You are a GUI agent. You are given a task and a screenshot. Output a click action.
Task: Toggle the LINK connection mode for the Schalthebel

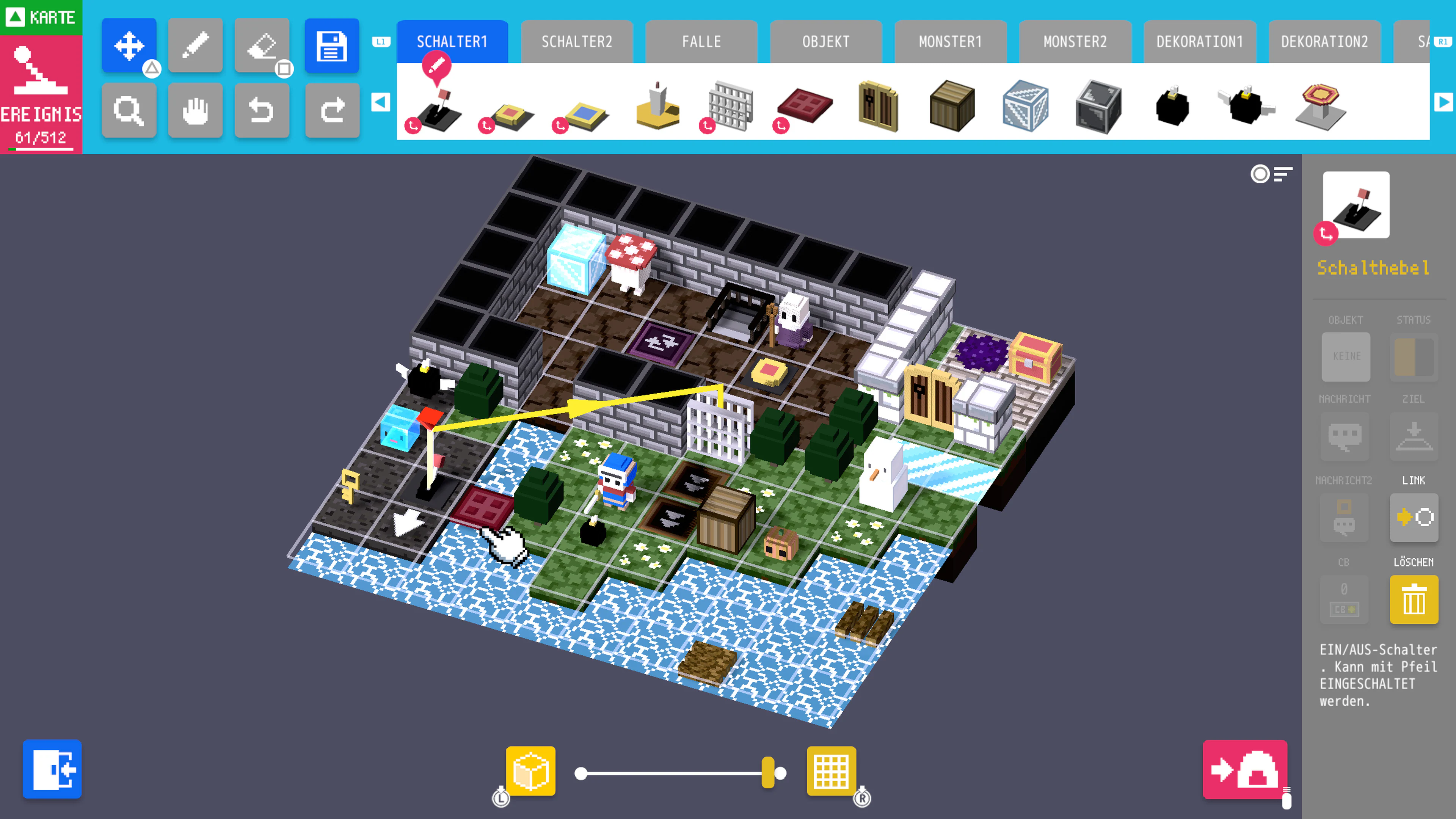coord(1414,517)
